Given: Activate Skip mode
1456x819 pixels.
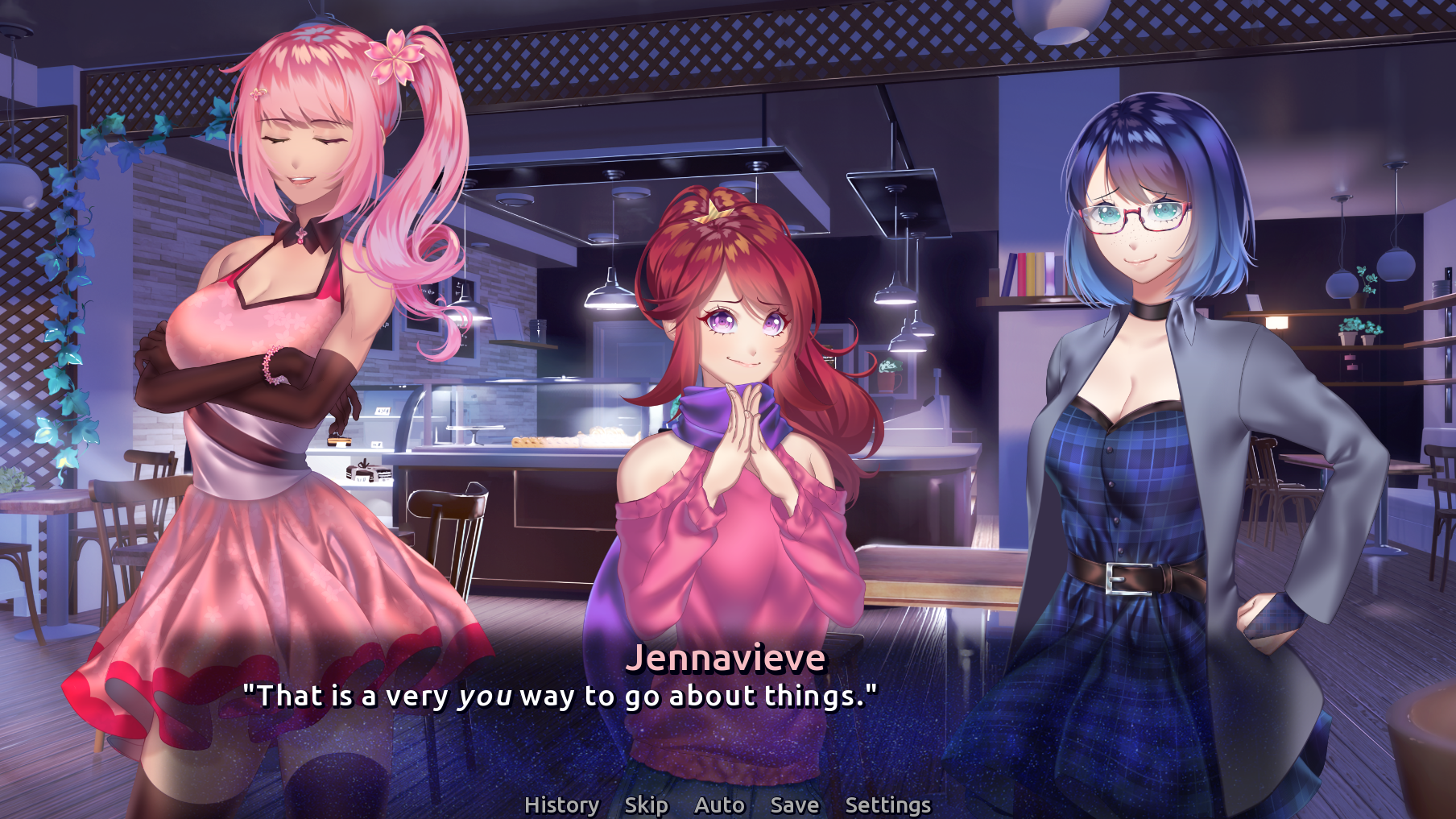Looking at the screenshot, I should pos(646,805).
